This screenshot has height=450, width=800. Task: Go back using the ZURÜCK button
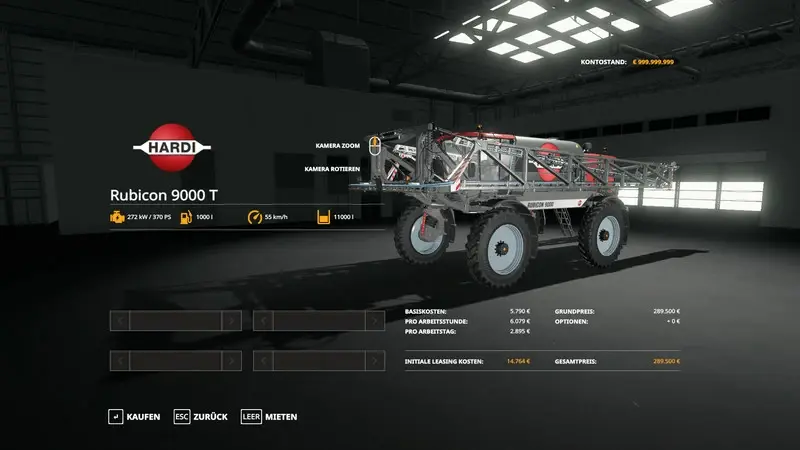click(201, 416)
